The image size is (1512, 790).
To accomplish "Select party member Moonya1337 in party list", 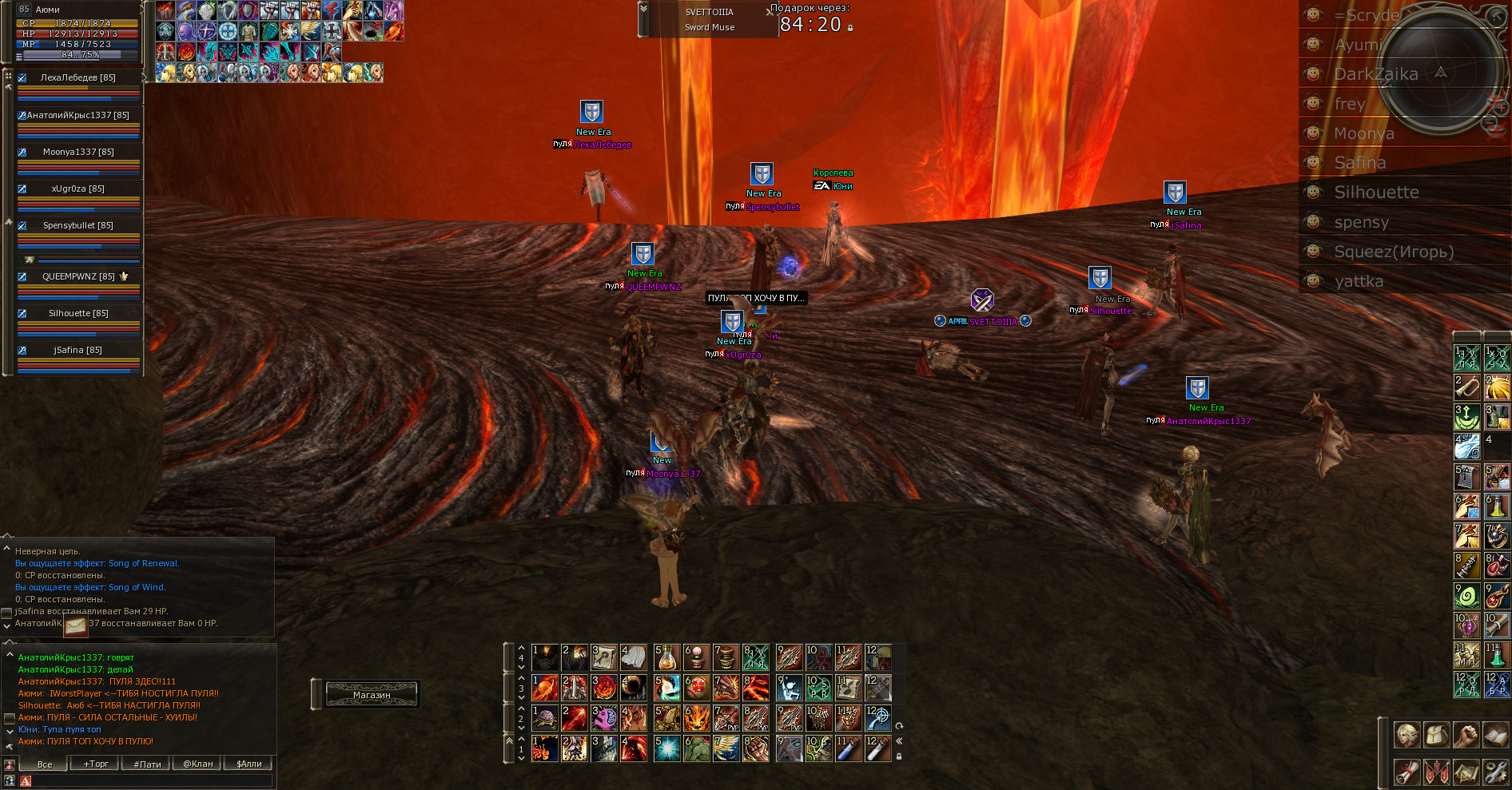I will point(78,152).
